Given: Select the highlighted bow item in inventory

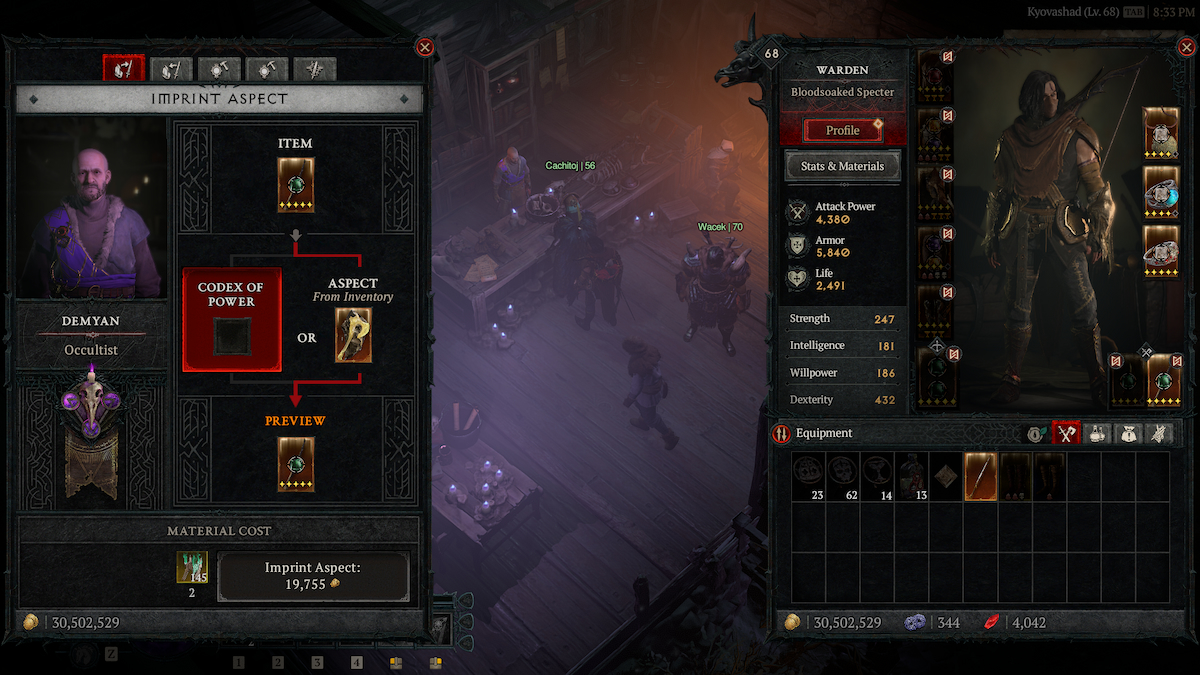Looking at the screenshot, I should pyautogui.click(x=980, y=476).
